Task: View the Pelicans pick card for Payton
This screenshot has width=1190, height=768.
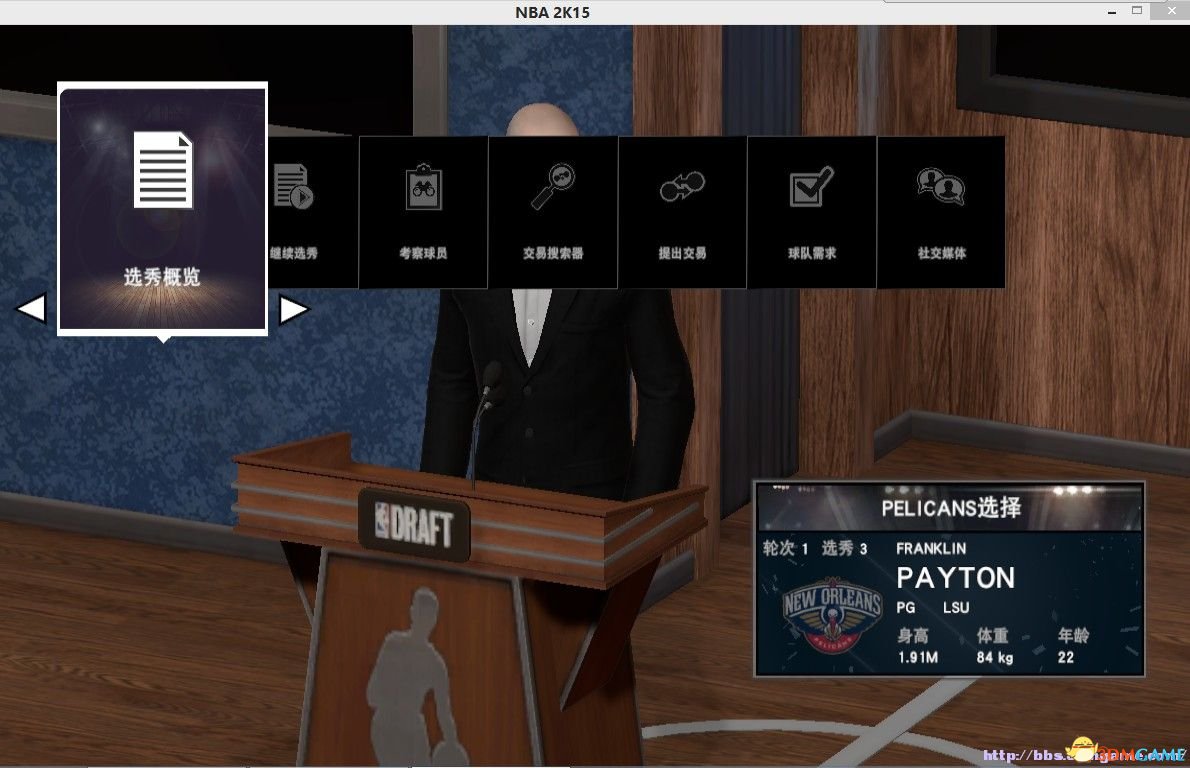Action: (x=948, y=578)
